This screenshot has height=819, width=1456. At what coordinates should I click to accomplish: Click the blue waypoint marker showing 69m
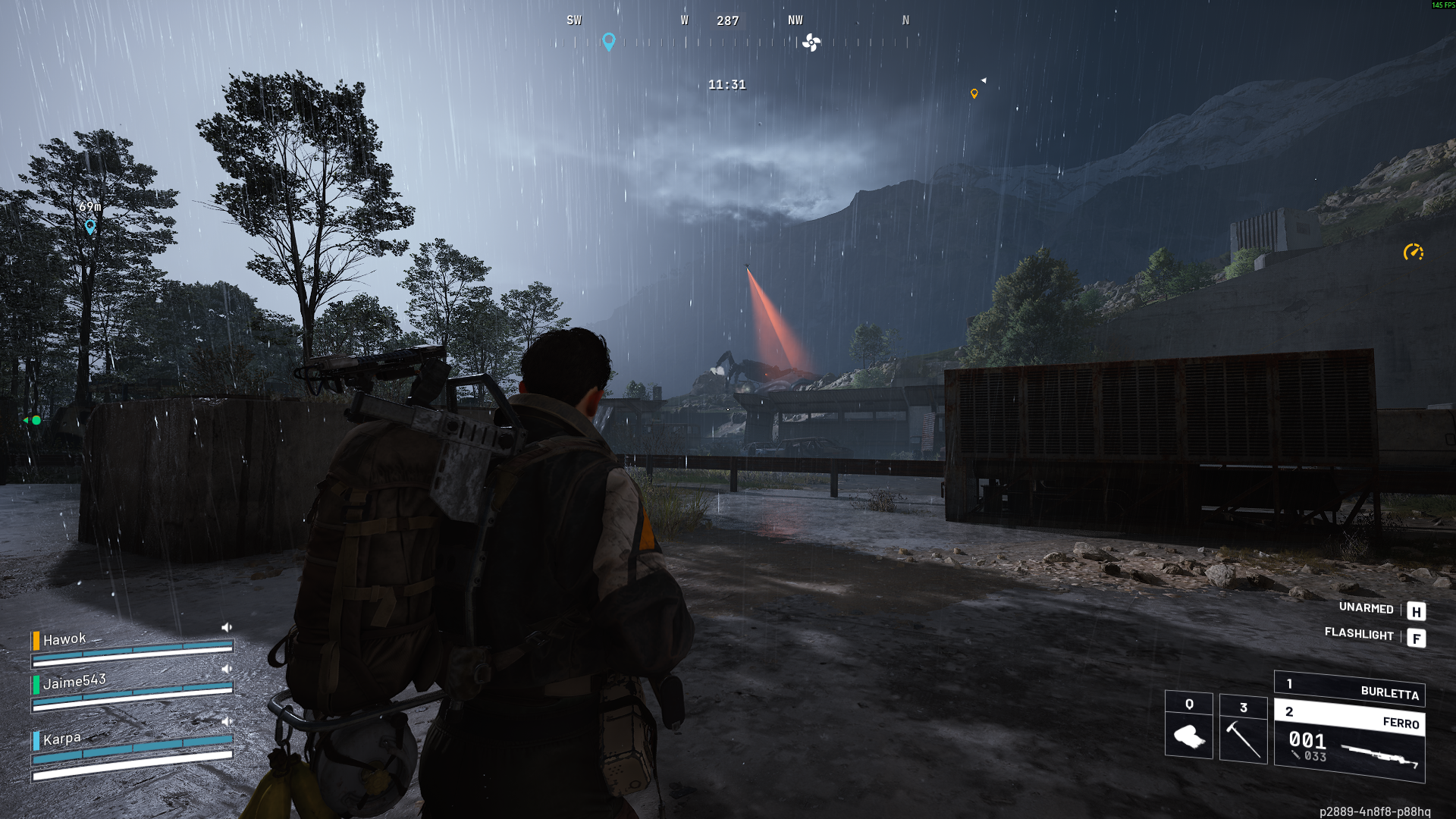pyautogui.click(x=90, y=226)
